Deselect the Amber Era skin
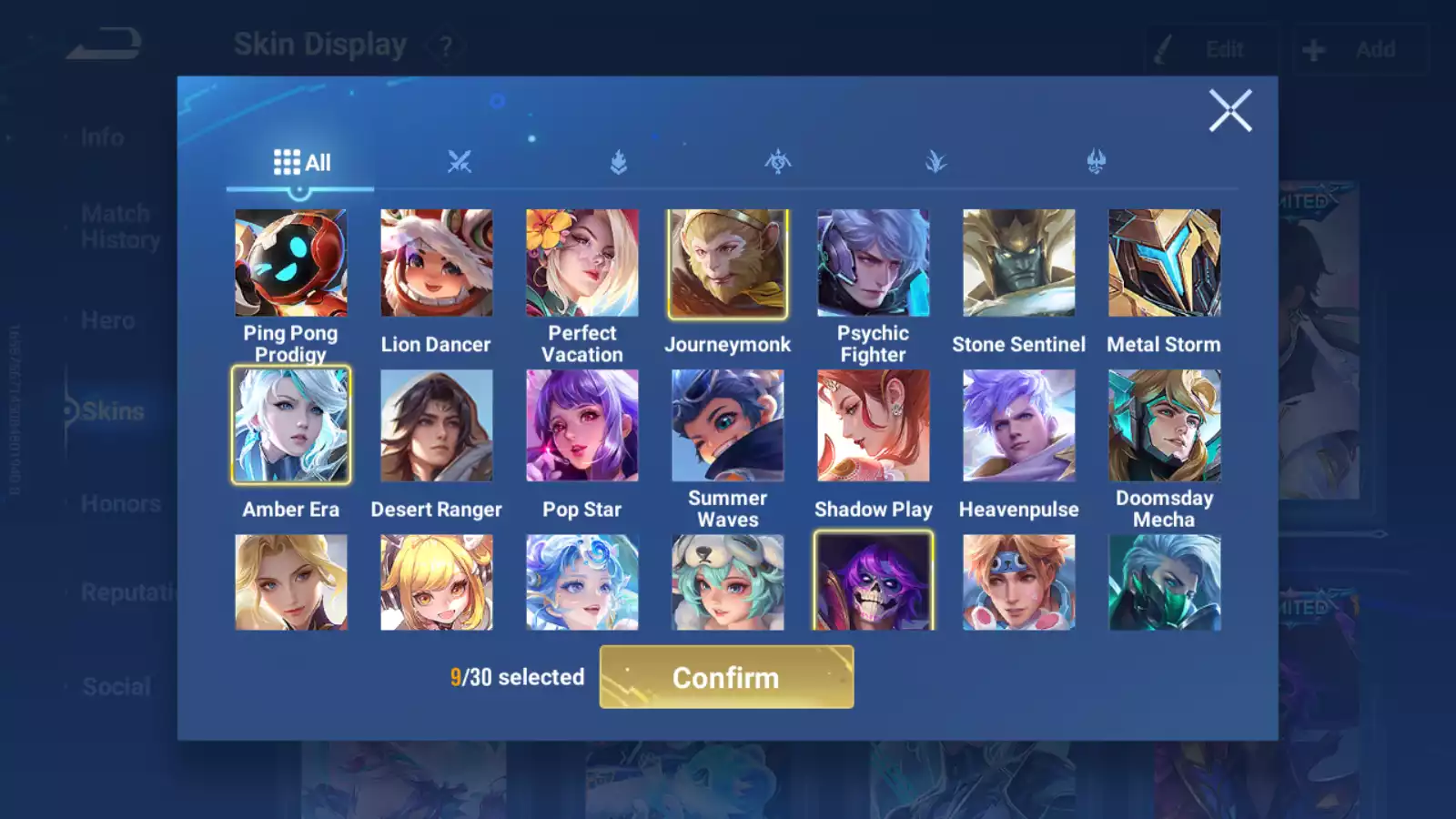Screen dimensions: 1456x819 pyautogui.click(x=291, y=425)
